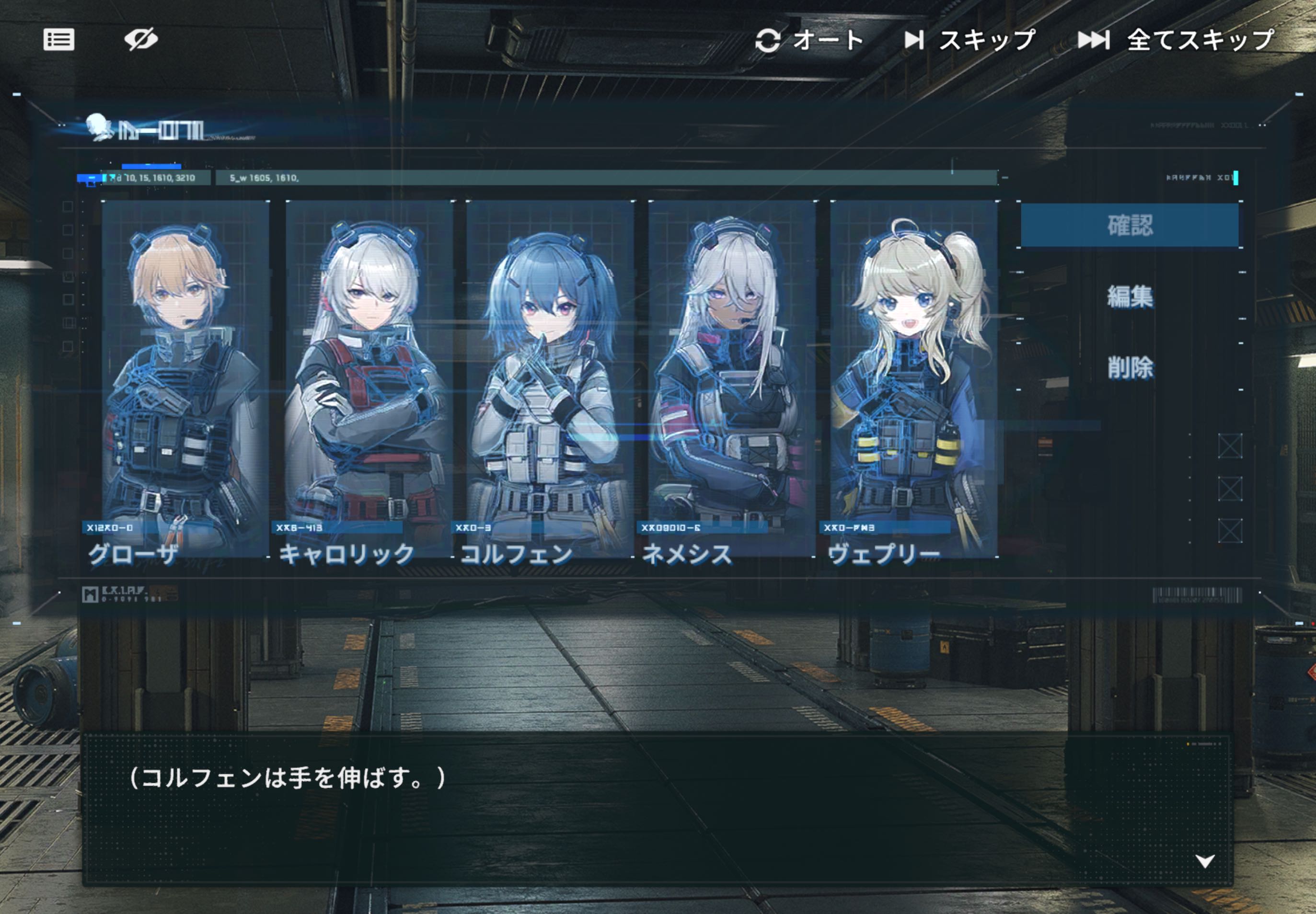Confirm with the 確認 button
The width and height of the screenshot is (1316, 914).
(x=1129, y=225)
